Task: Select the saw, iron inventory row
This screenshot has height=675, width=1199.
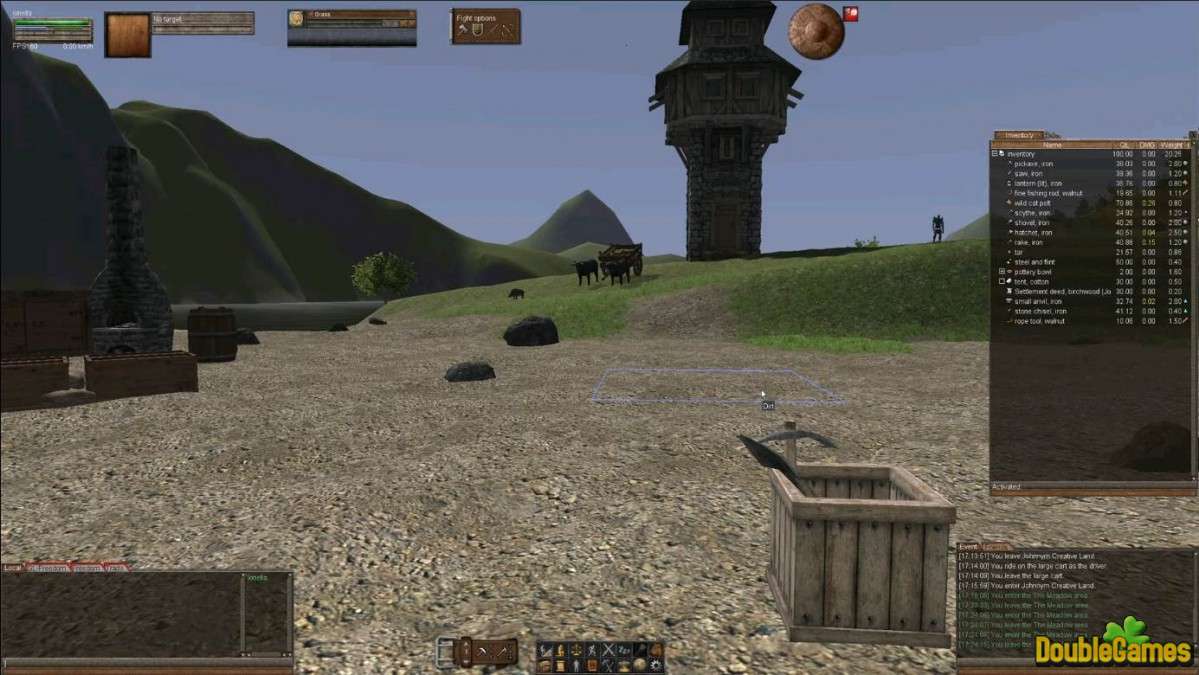Action: 1028,173
